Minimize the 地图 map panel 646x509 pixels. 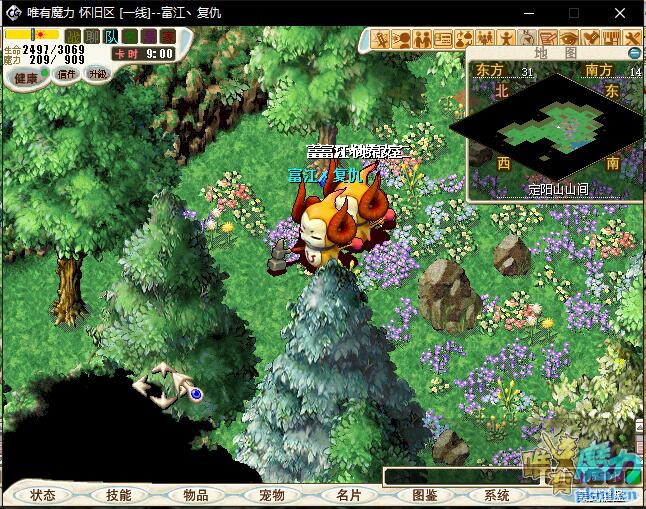pyautogui.click(x=634, y=52)
